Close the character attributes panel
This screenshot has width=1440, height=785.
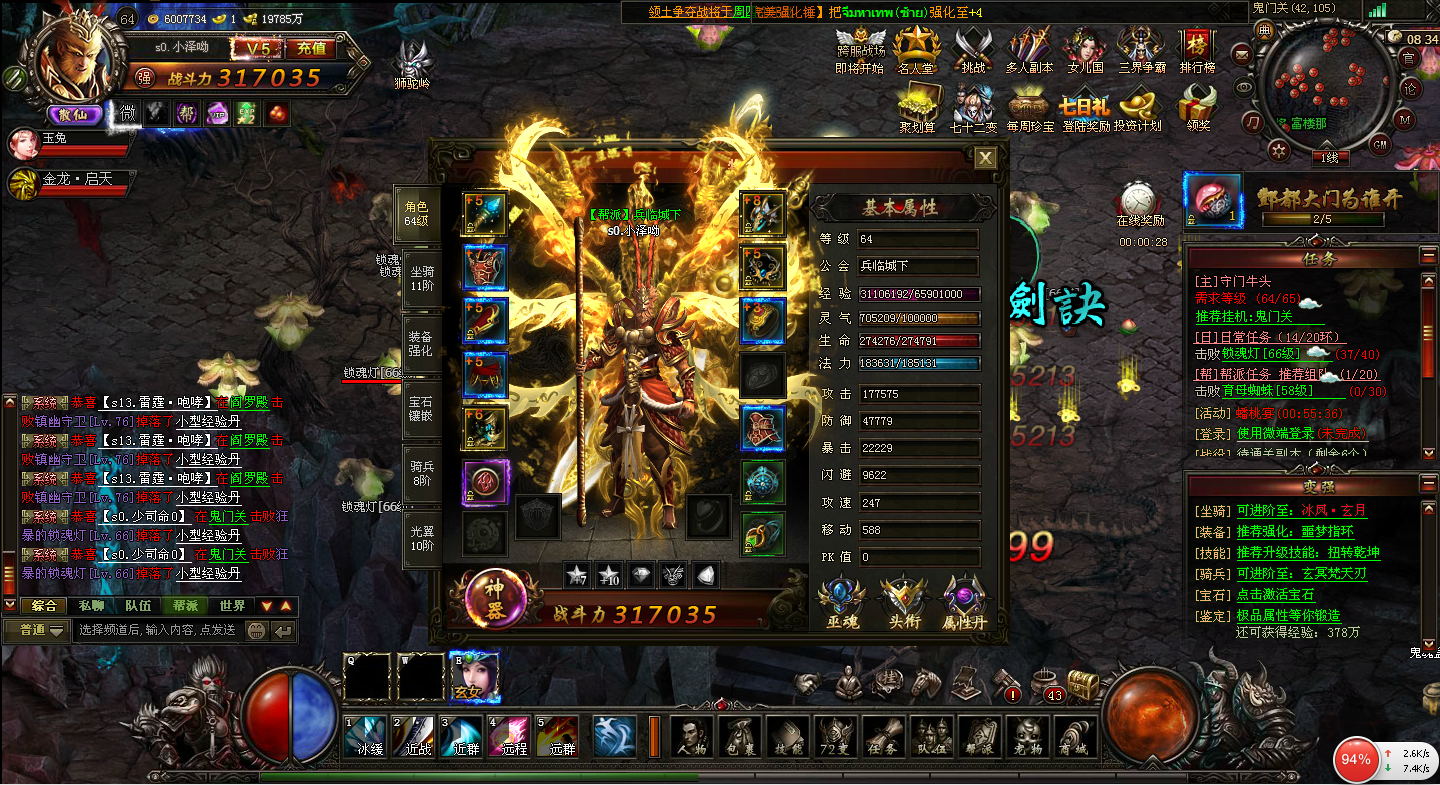coord(985,158)
